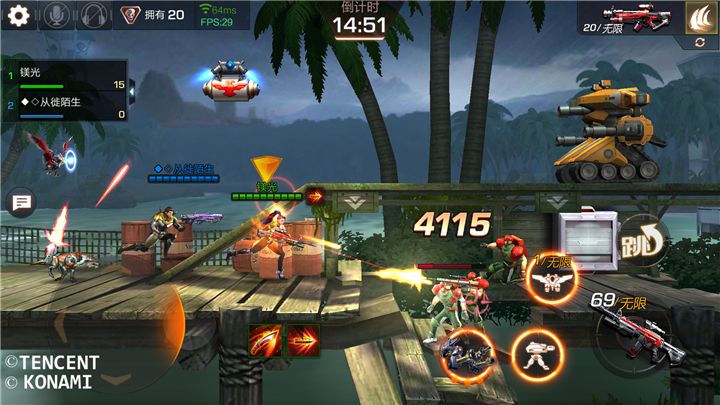Open the gear settings menu

[x=17, y=15]
